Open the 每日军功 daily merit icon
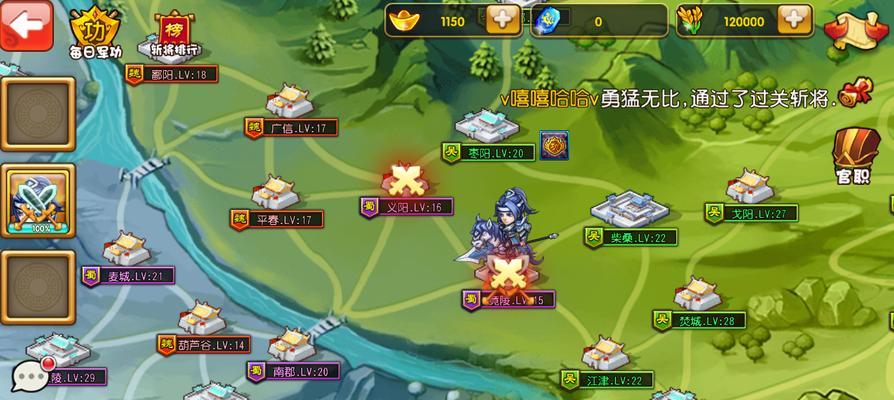Image resolution: width=894 pixels, height=400 pixels. 97,29
